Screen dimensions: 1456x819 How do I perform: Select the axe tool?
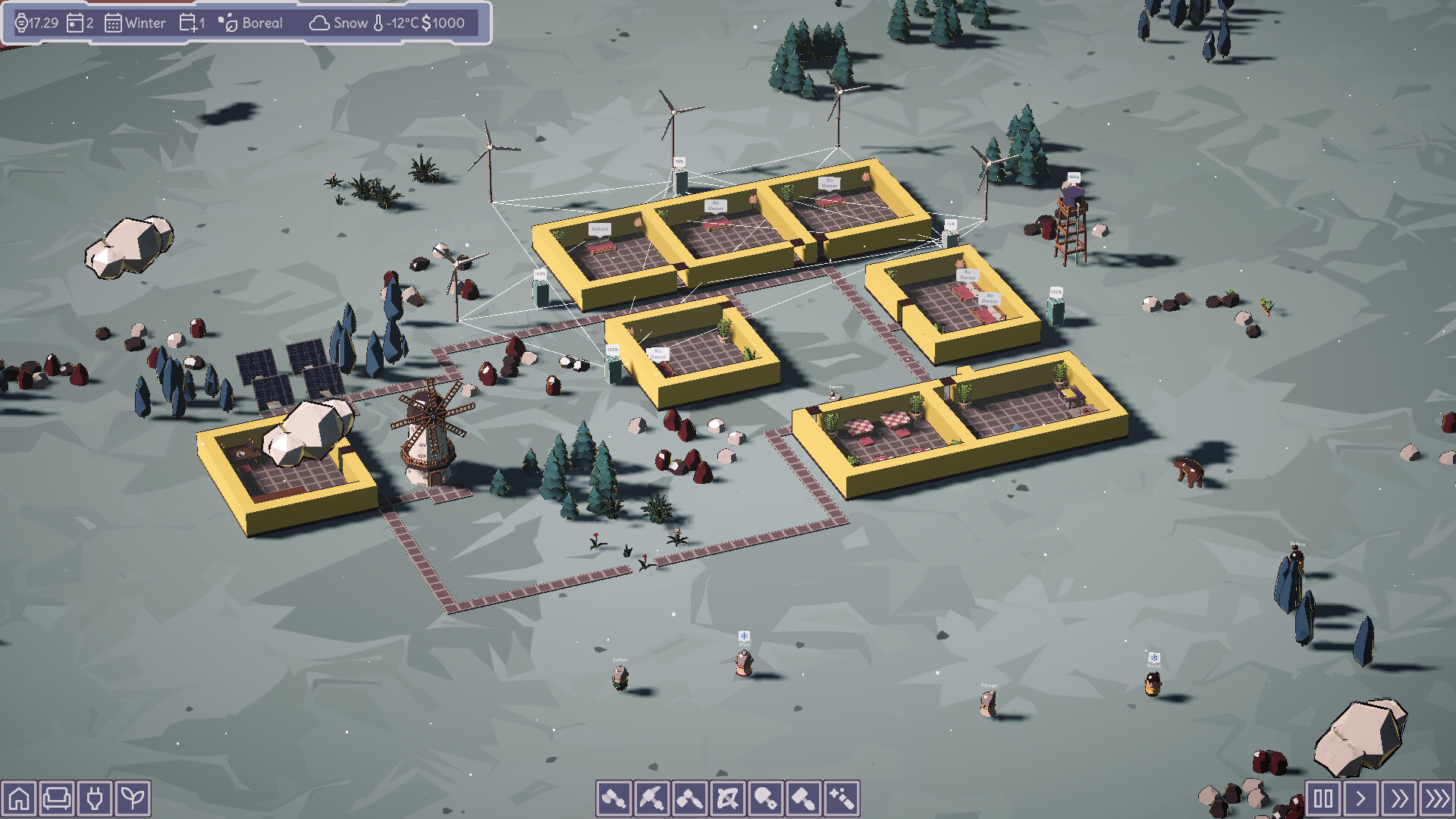pos(614,799)
